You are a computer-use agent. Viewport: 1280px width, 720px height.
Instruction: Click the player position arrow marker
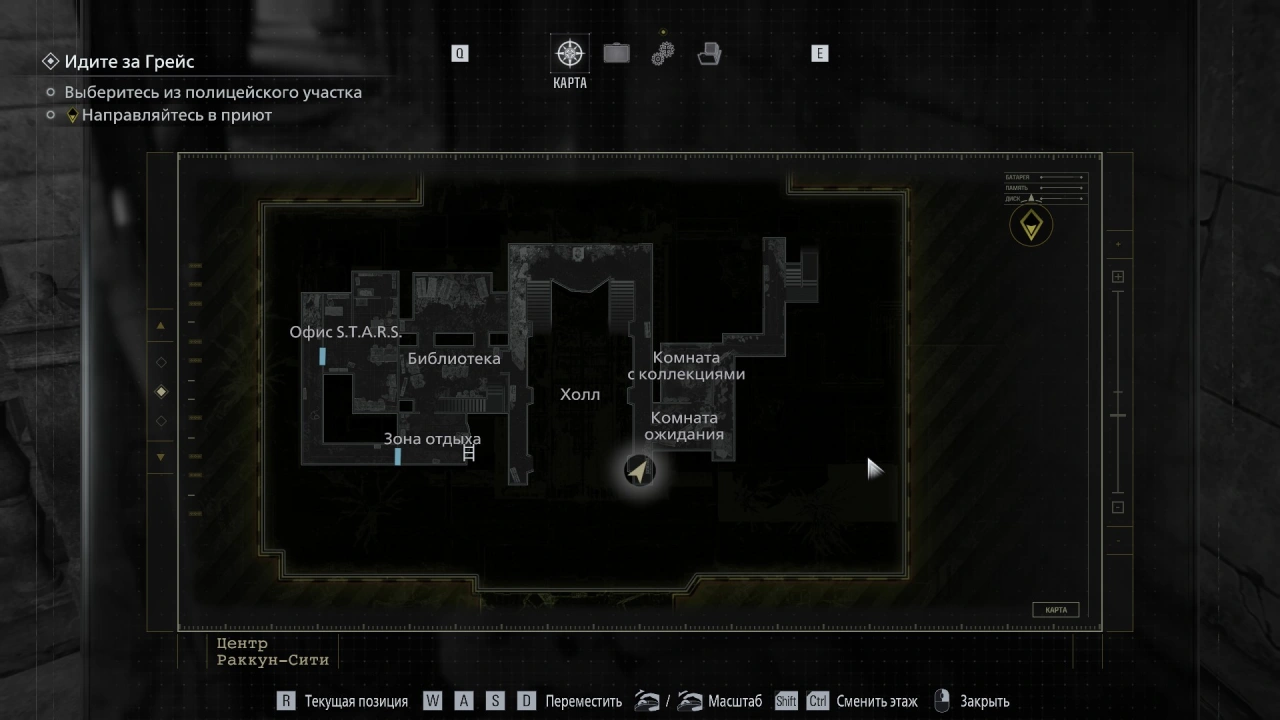640,470
